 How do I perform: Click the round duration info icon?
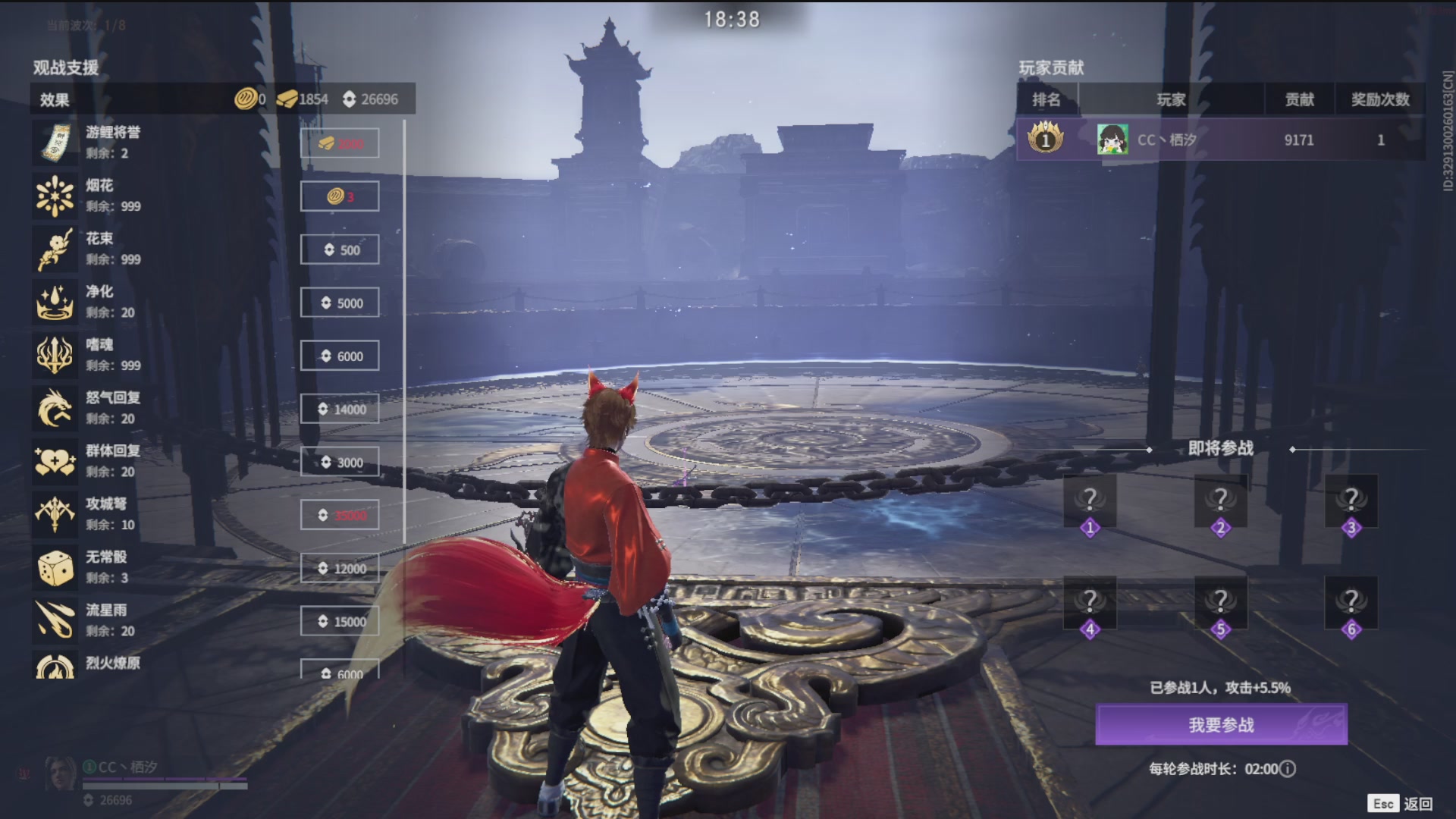pos(1288,769)
